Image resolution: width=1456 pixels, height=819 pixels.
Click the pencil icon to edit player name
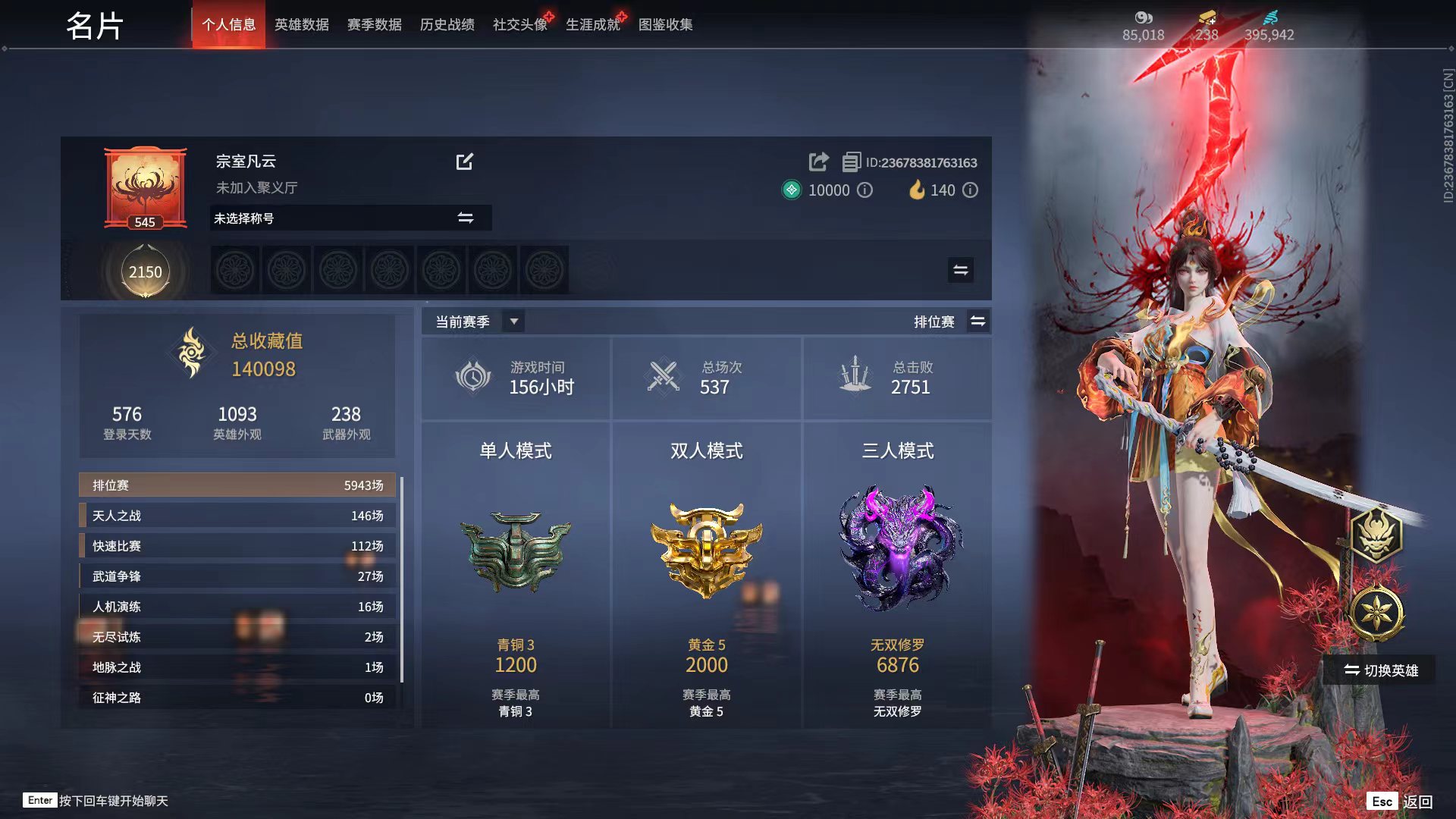point(466,162)
